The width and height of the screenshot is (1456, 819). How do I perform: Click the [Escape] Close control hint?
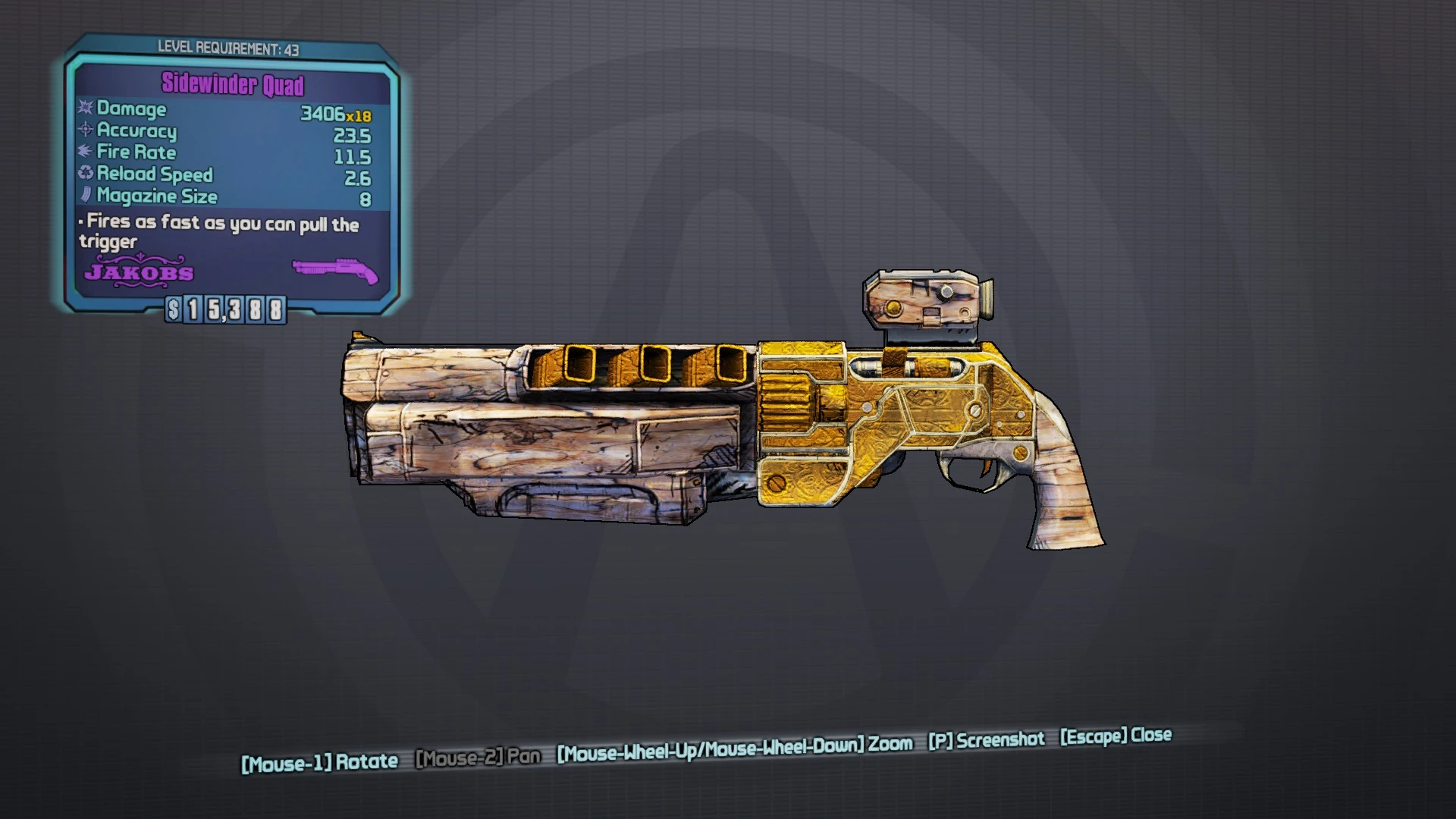tap(1115, 736)
